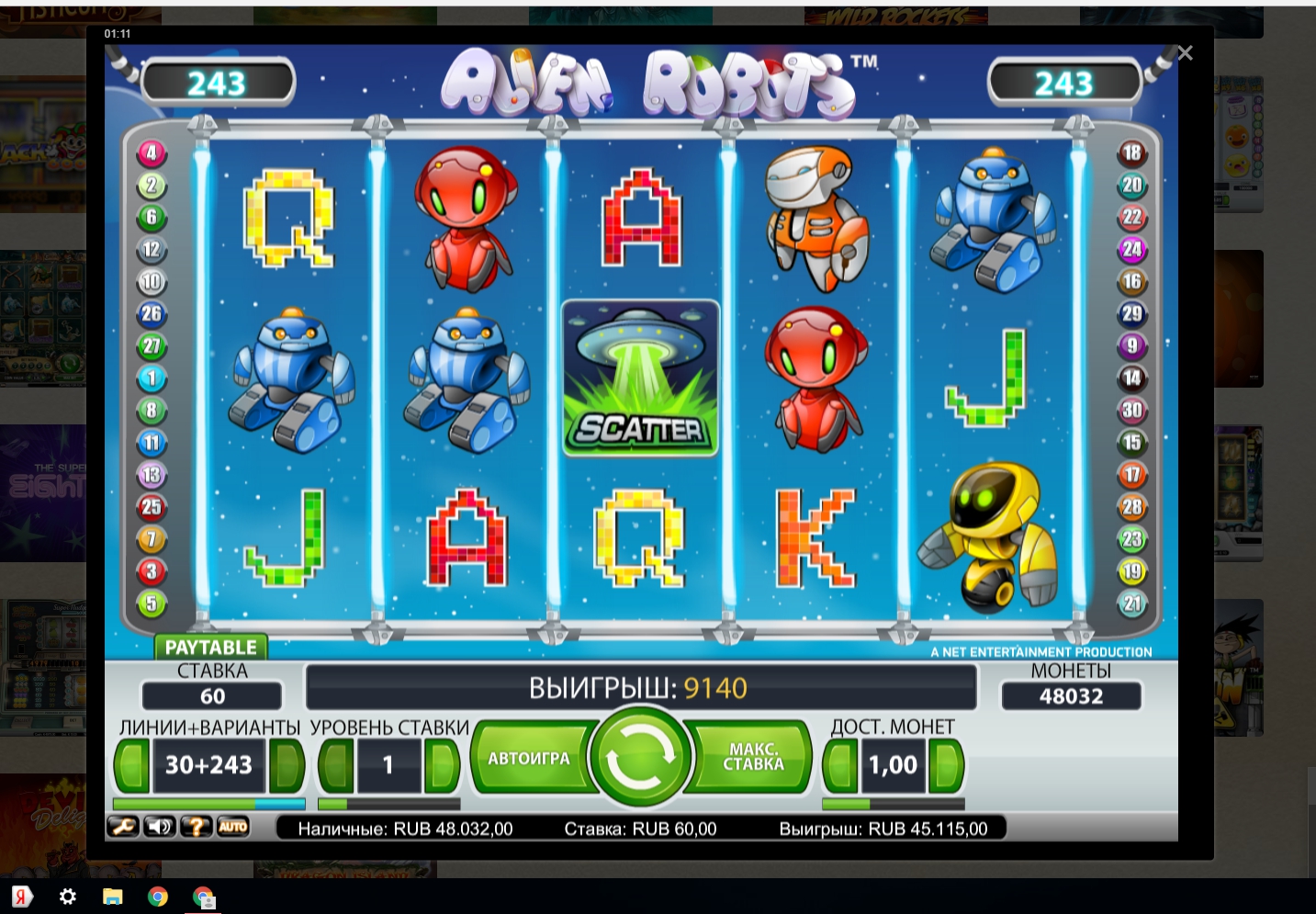Viewport: 1316px width, 914px height.
Task: Open the PAYTABLE
Action: [x=210, y=648]
